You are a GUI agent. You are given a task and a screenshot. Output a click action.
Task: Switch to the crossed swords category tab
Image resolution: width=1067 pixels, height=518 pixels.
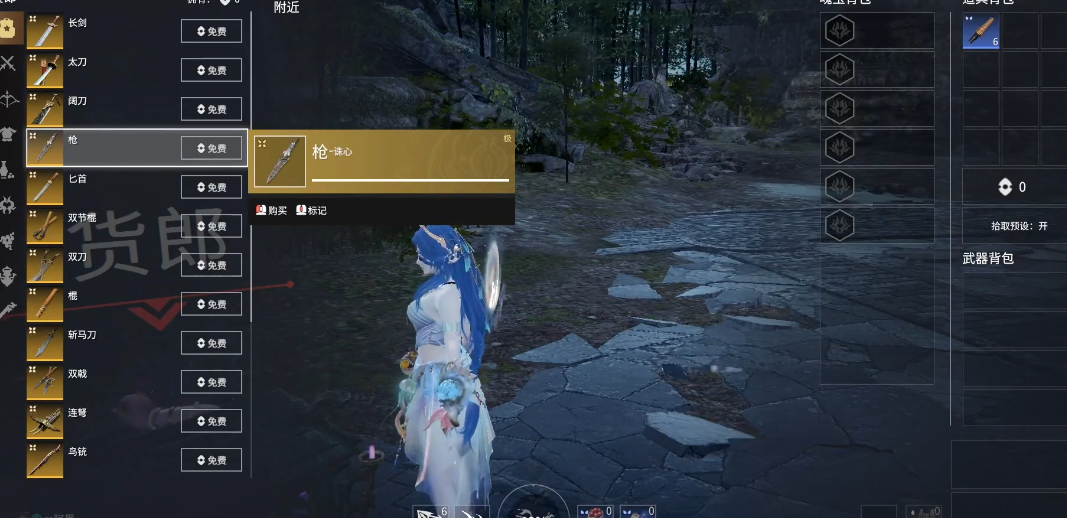(x=9, y=64)
